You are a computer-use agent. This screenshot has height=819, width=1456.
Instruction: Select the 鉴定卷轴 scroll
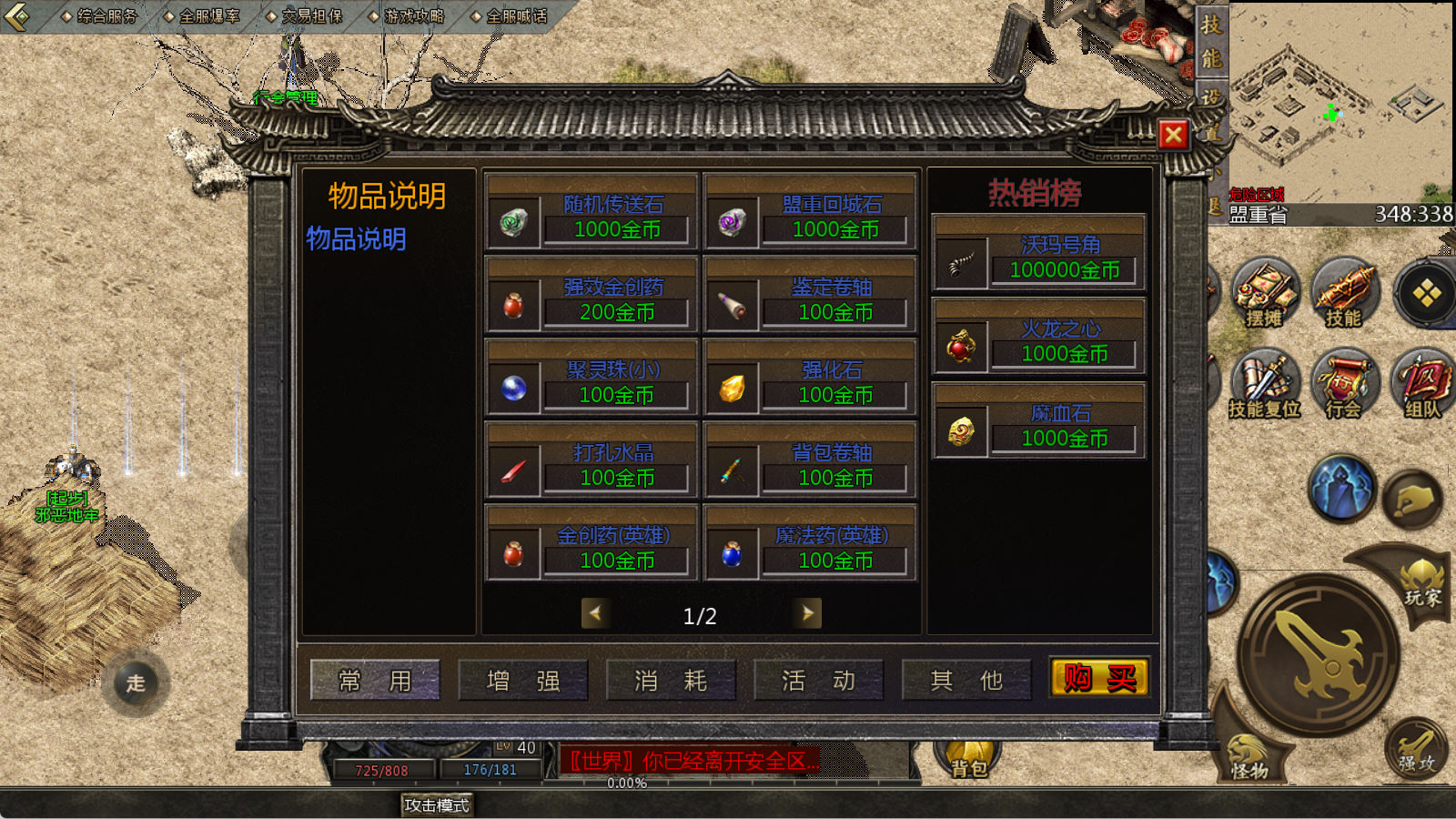point(810,296)
